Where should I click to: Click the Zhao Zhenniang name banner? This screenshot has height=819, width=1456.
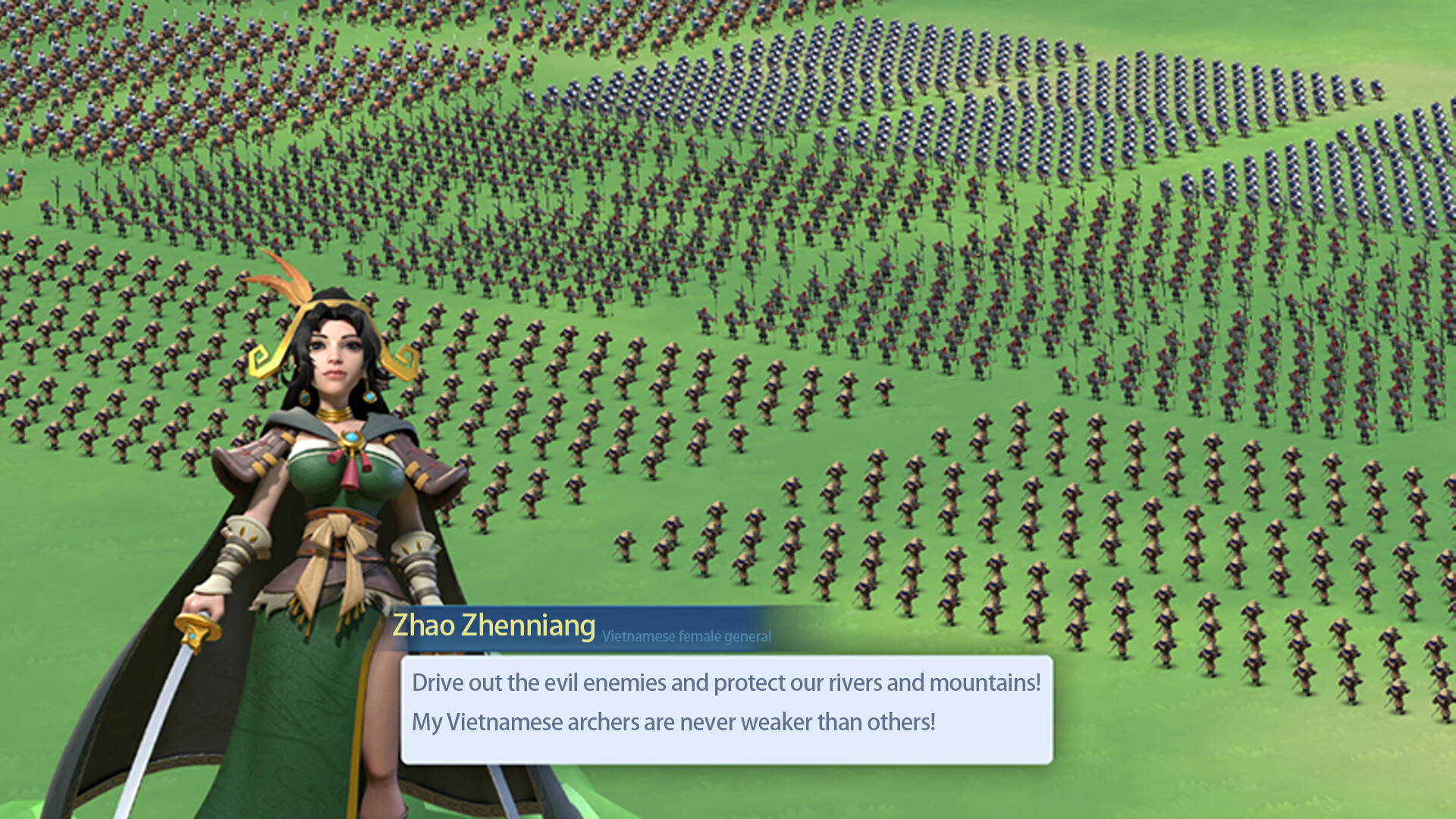[493, 625]
